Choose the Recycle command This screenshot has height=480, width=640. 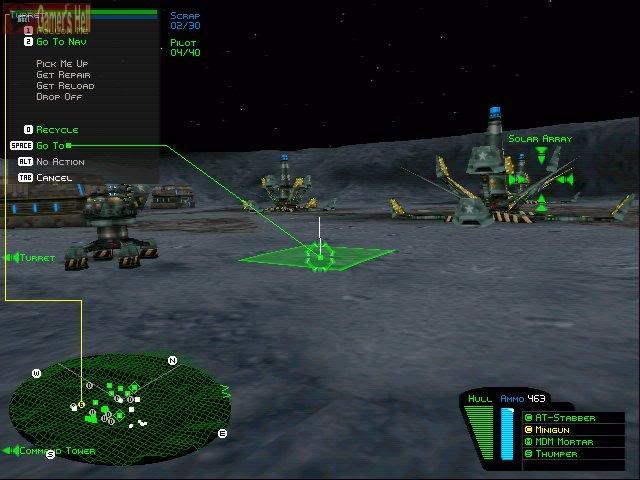click(x=56, y=130)
